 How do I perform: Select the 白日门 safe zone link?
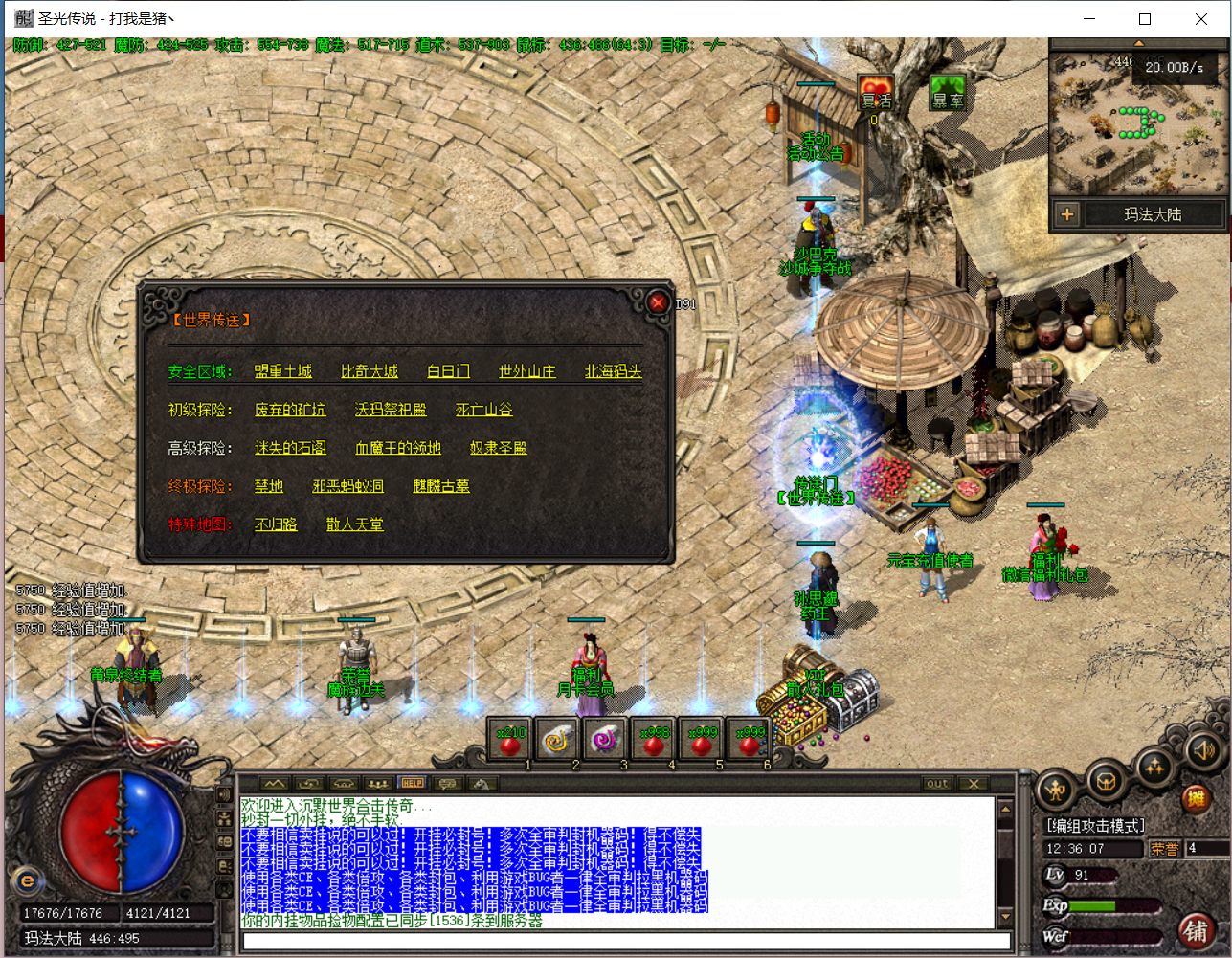click(448, 371)
